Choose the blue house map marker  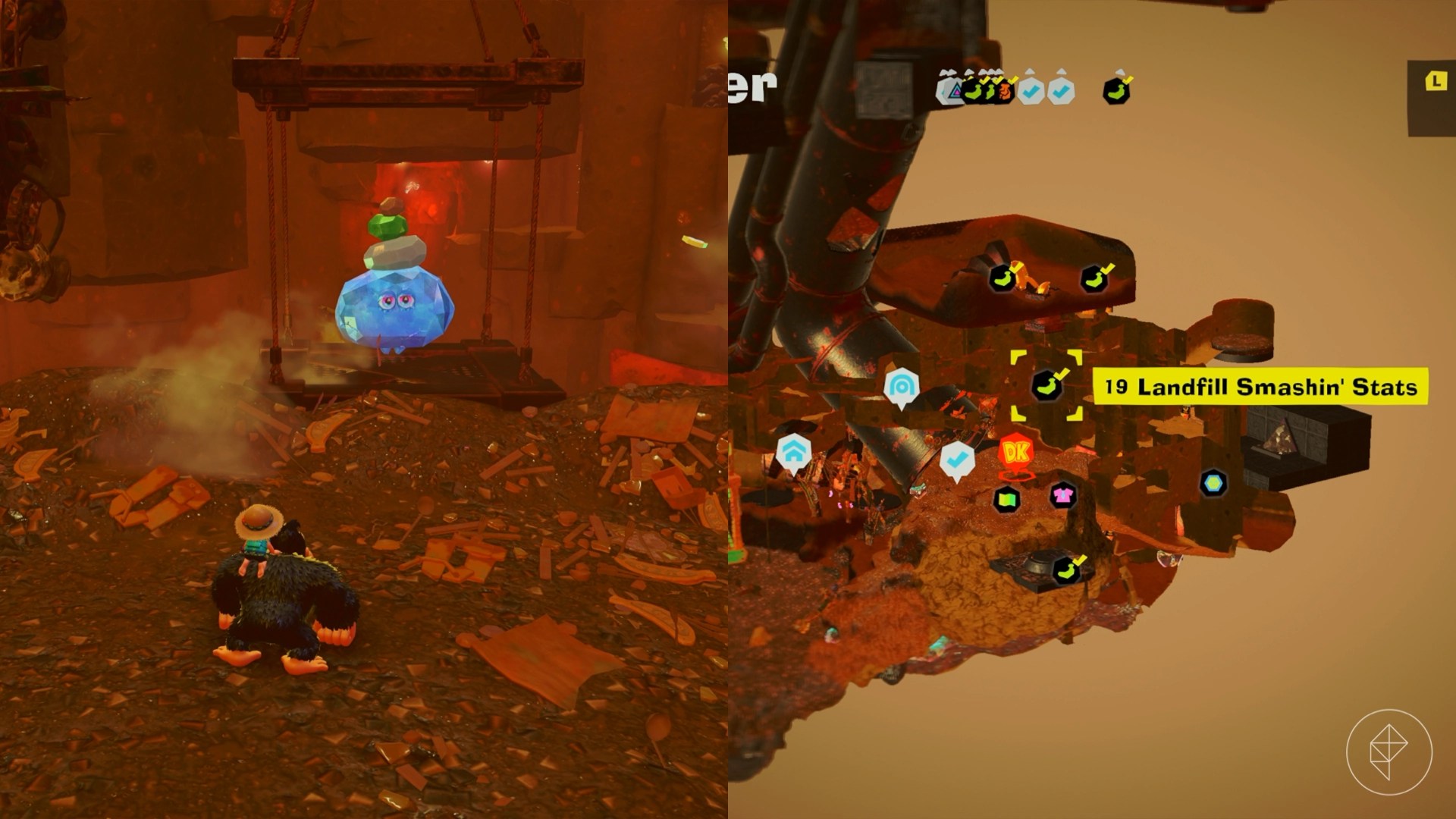coord(793,453)
